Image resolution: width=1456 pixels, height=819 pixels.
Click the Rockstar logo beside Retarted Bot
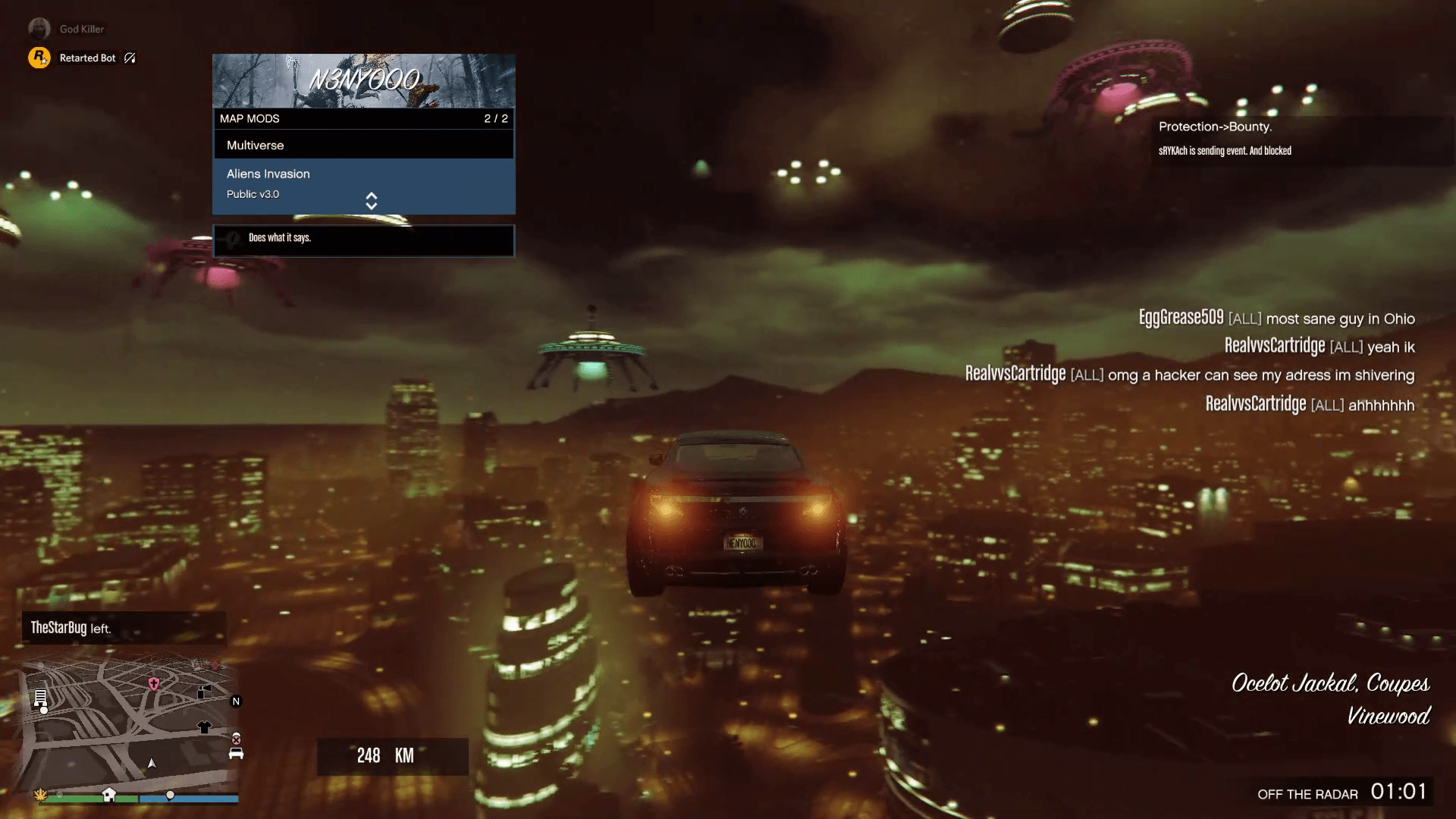click(40, 58)
